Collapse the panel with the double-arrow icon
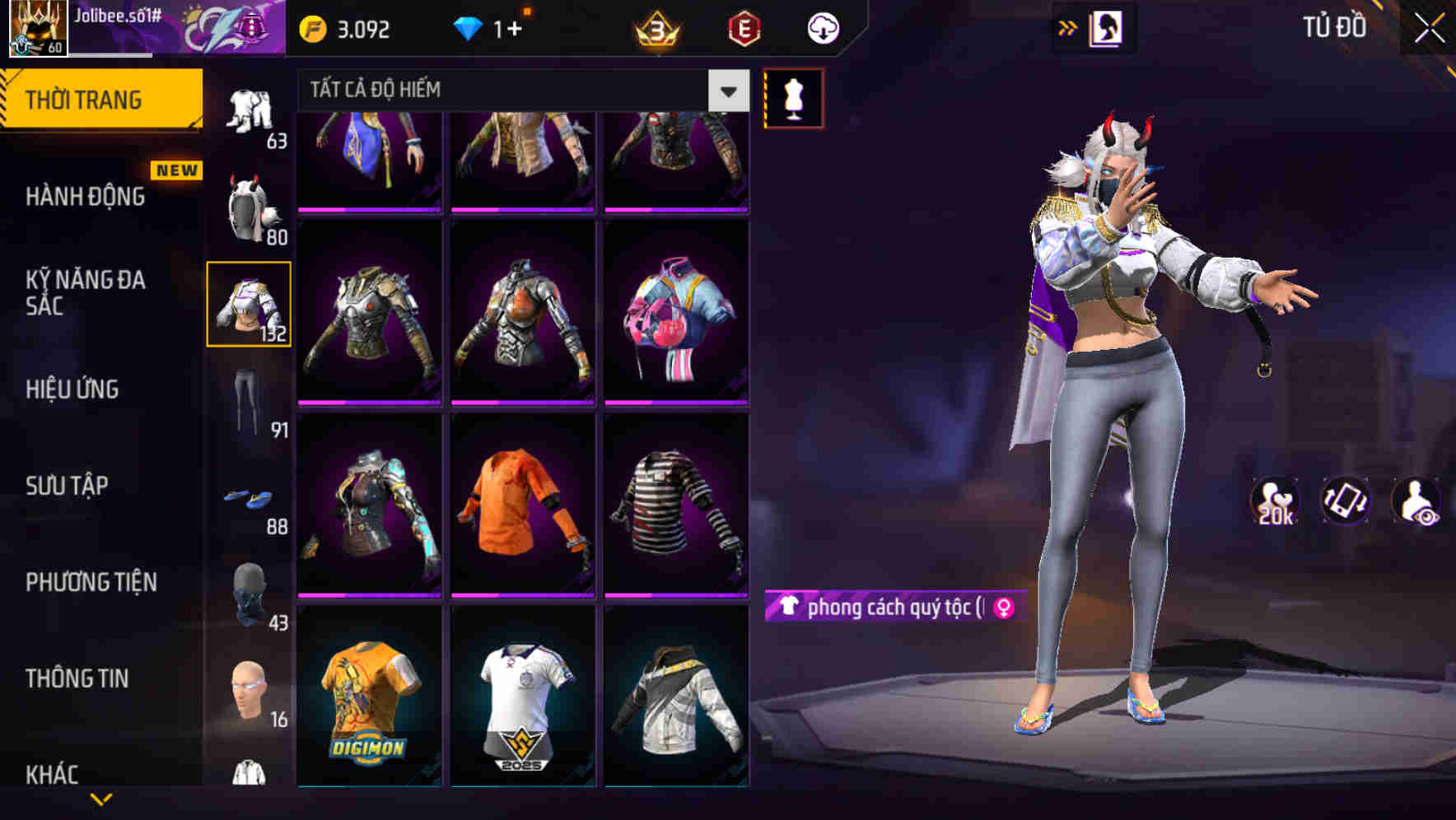 tap(1068, 27)
